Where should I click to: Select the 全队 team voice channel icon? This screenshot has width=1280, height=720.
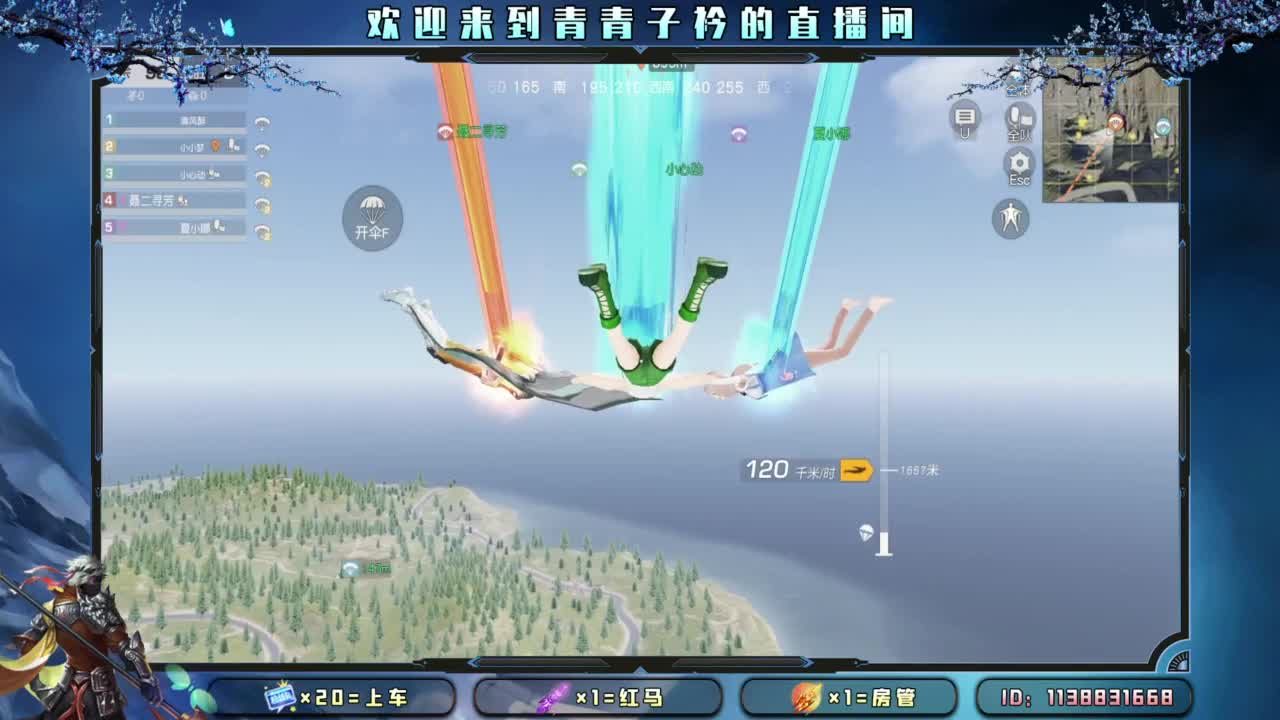[1019, 122]
